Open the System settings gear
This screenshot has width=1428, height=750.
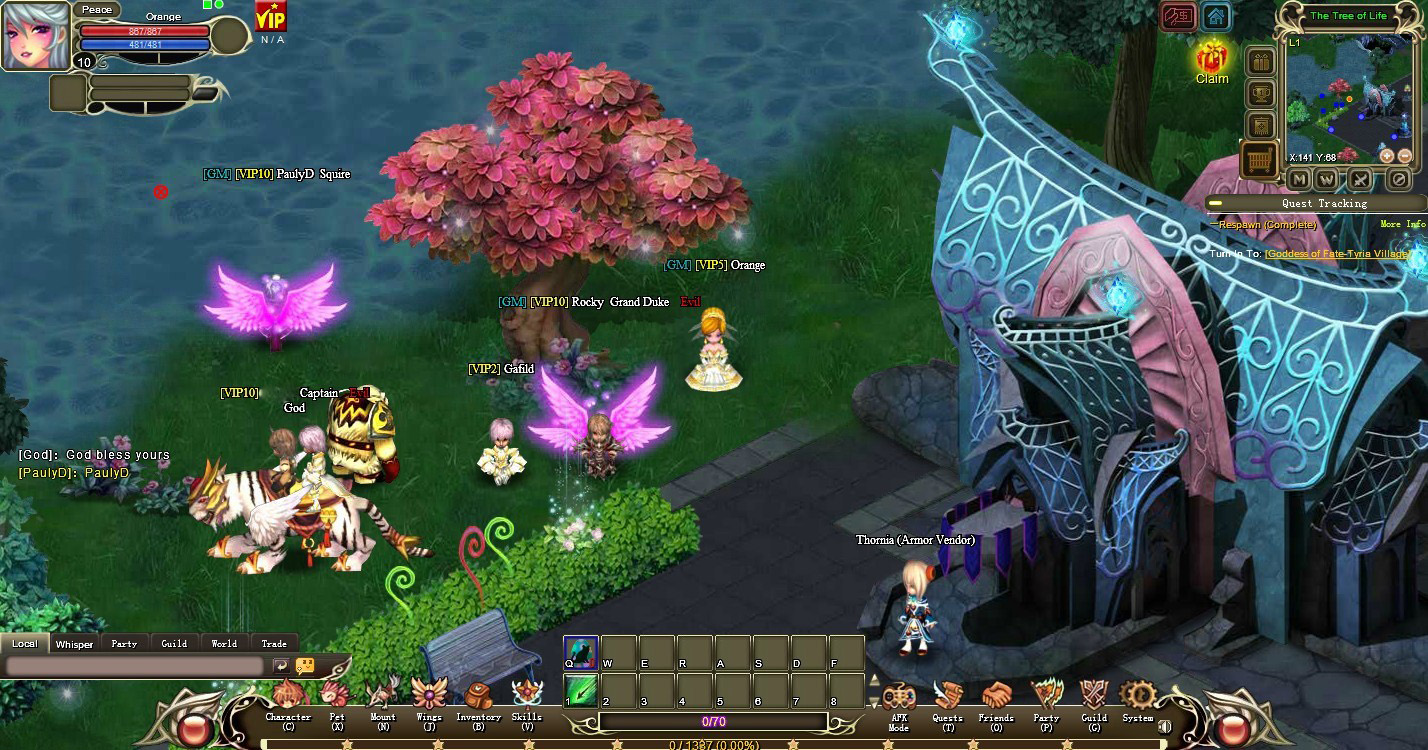point(1138,696)
